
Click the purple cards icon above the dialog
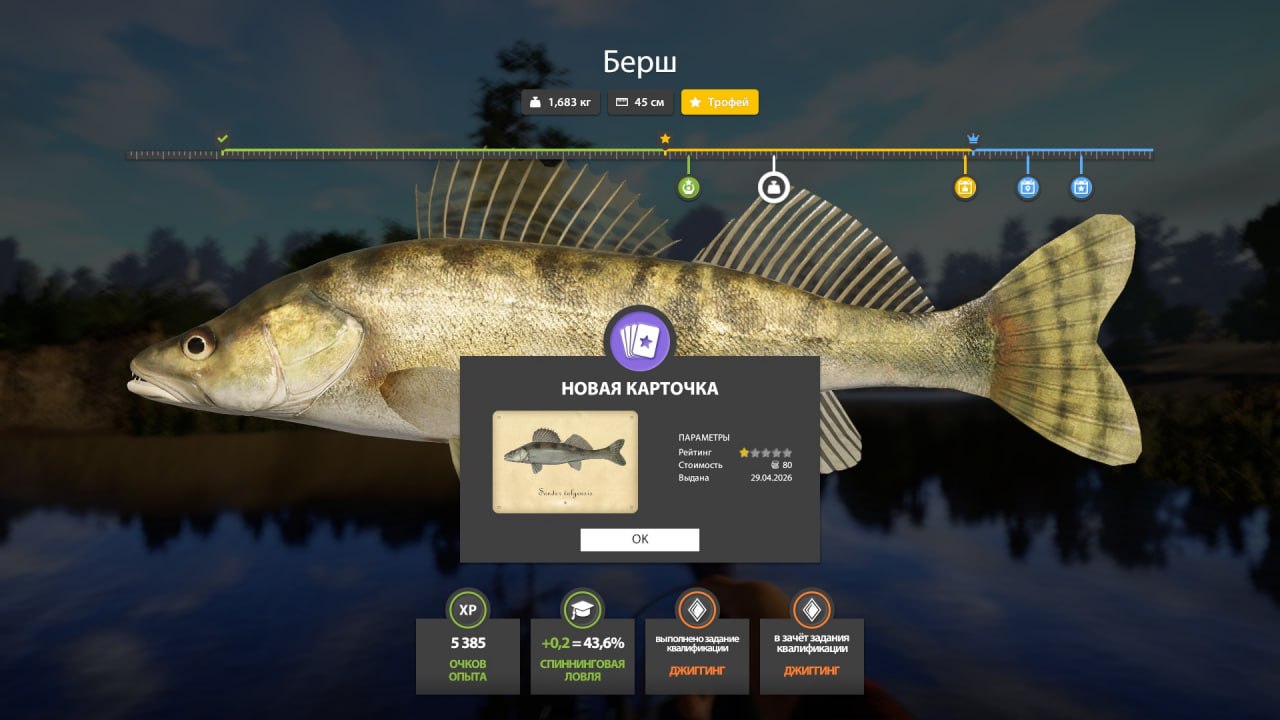point(640,340)
